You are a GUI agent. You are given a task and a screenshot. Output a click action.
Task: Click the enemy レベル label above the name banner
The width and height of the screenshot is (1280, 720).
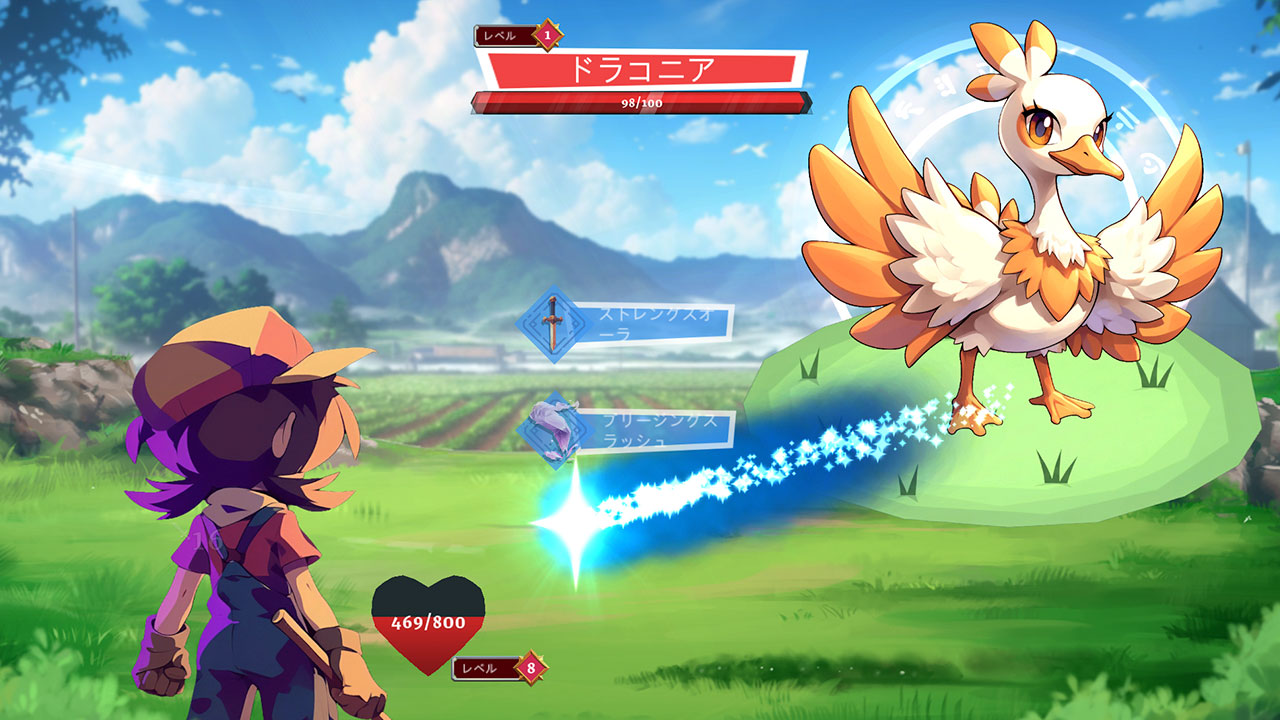point(499,35)
